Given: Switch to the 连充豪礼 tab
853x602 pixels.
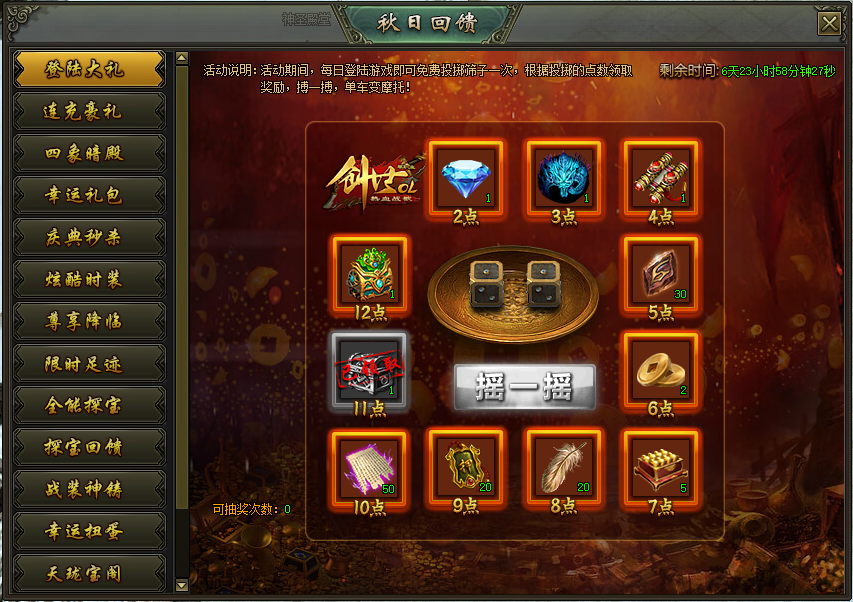Looking at the screenshot, I should pos(89,111).
